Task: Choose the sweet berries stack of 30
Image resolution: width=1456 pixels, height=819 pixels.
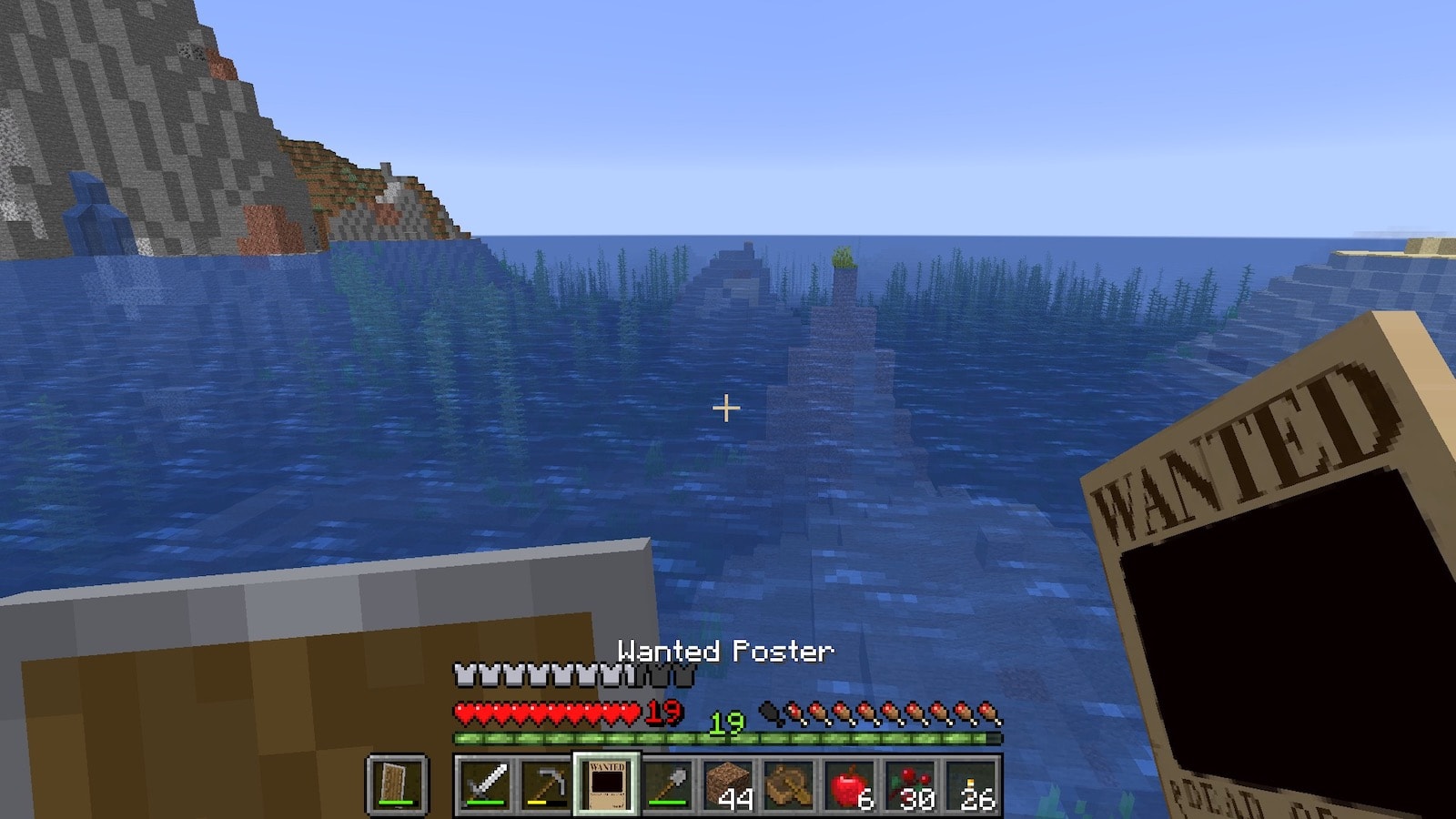Action: point(911,784)
